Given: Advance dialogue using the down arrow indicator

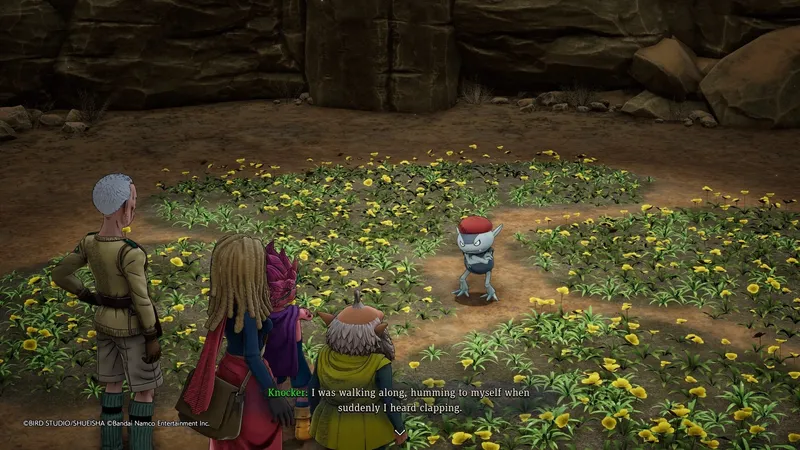Looking at the screenshot, I should pyautogui.click(x=400, y=432).
